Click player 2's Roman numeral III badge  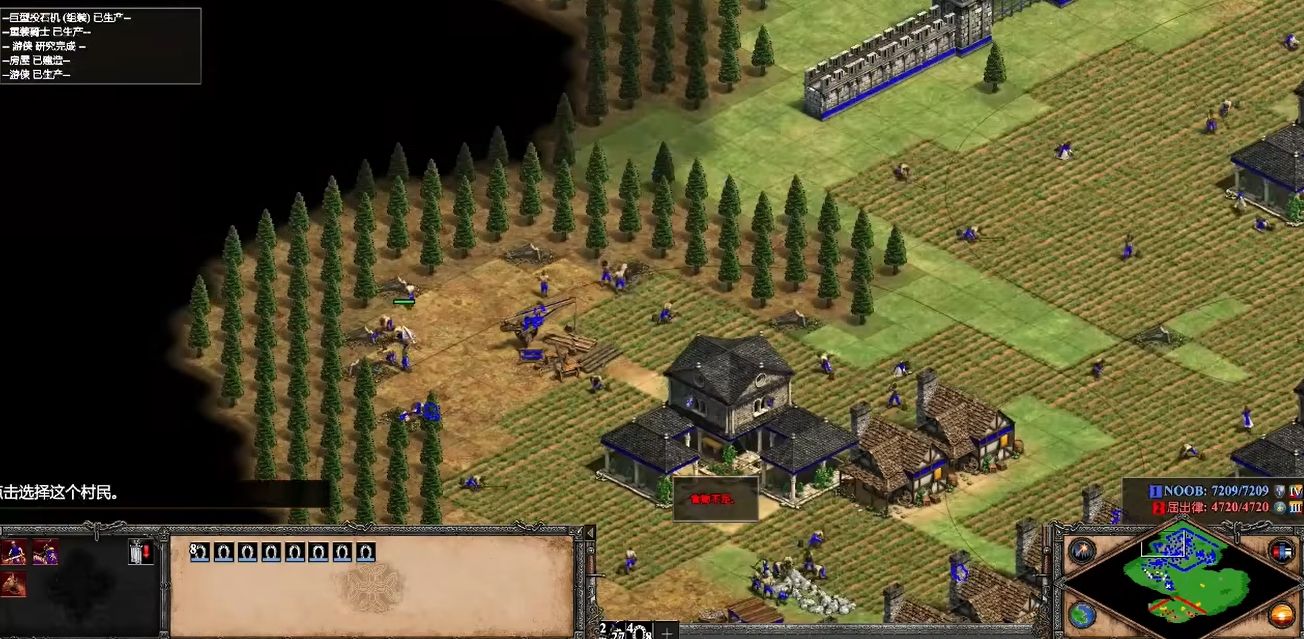pyautogui.click(x=1295, y=507)
